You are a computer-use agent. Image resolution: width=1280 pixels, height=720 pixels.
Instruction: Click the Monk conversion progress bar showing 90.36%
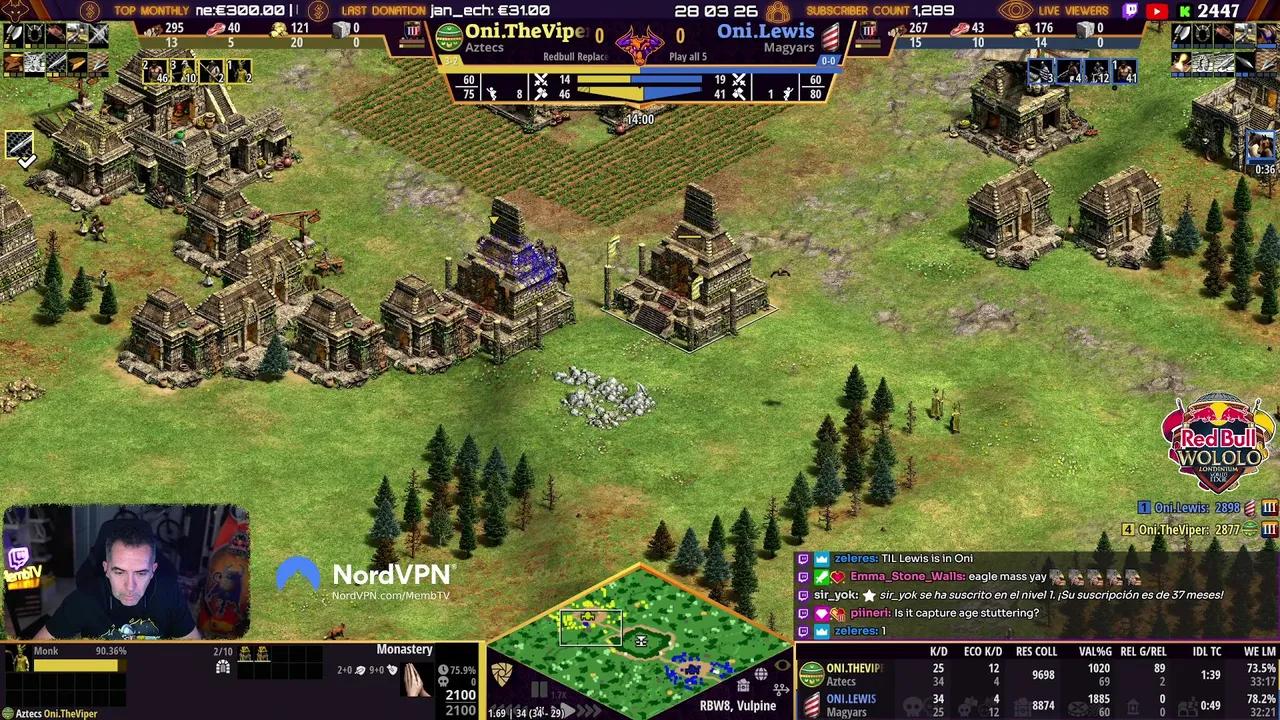pyautogui.click(x=78, y=664)
